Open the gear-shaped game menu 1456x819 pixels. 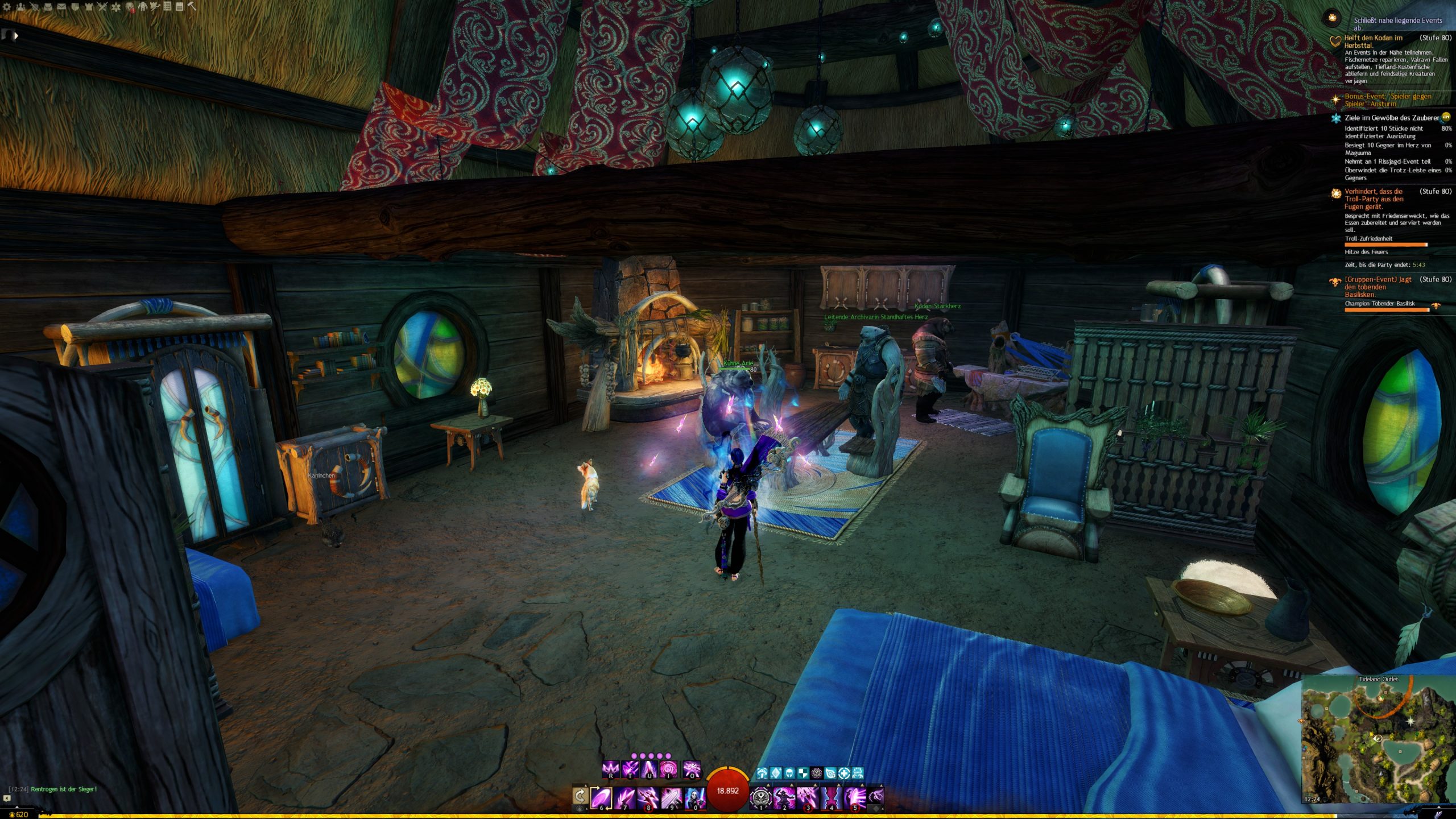point(7,7)
